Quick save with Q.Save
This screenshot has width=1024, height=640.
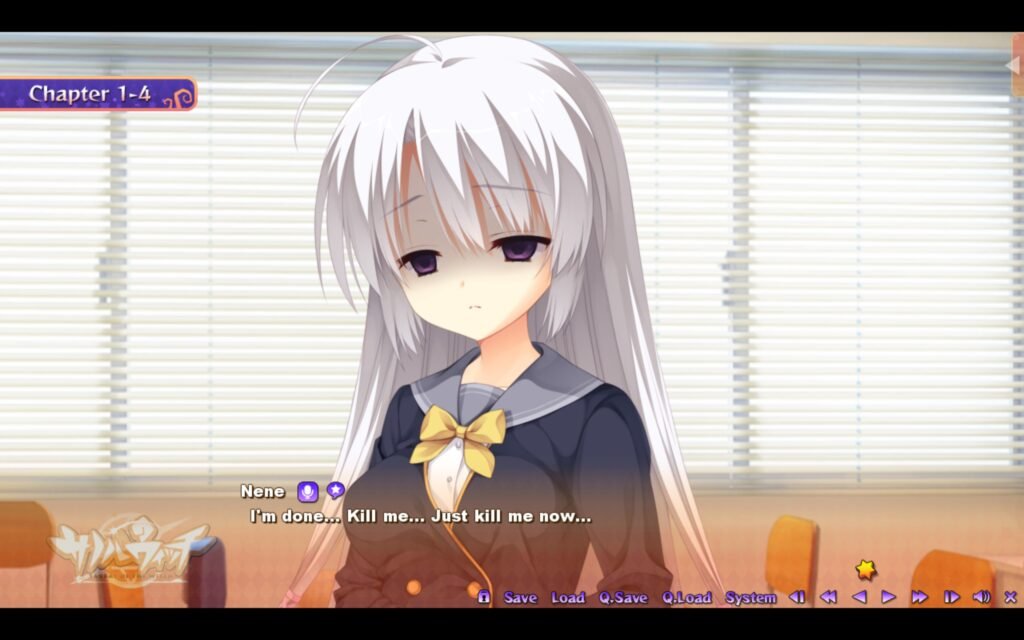623,598
